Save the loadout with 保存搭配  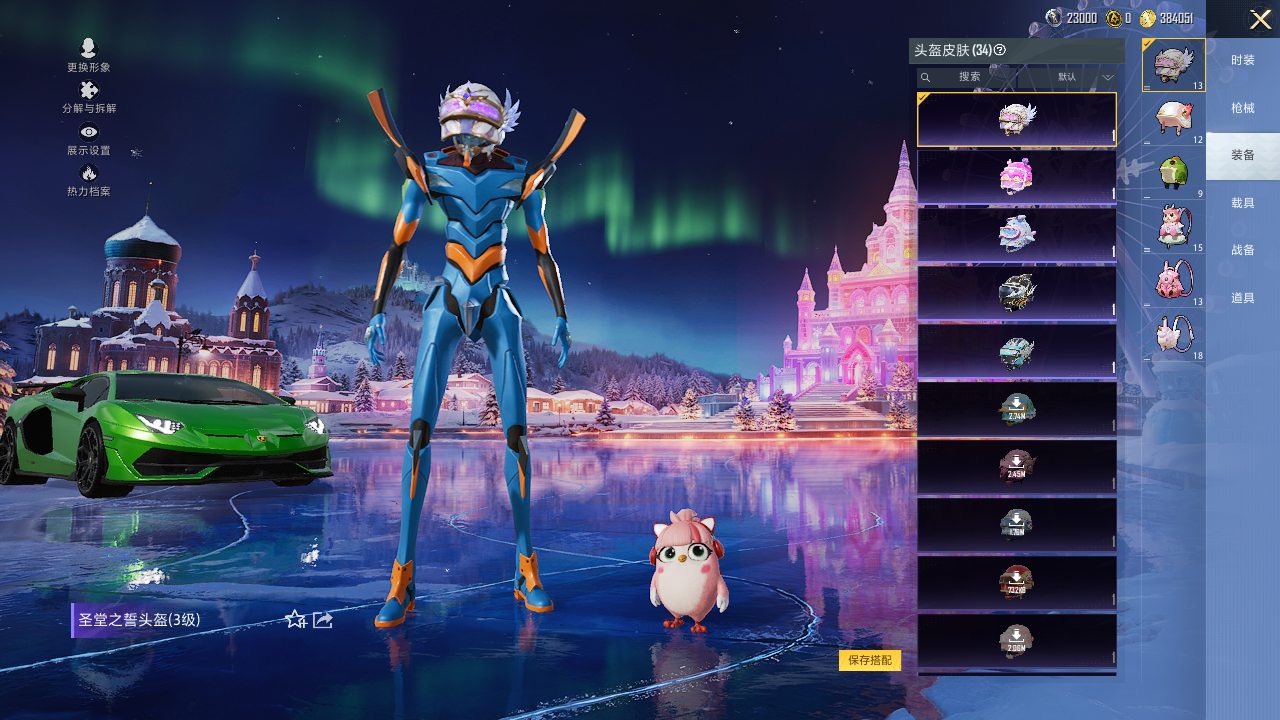click(x=870, y=660)
